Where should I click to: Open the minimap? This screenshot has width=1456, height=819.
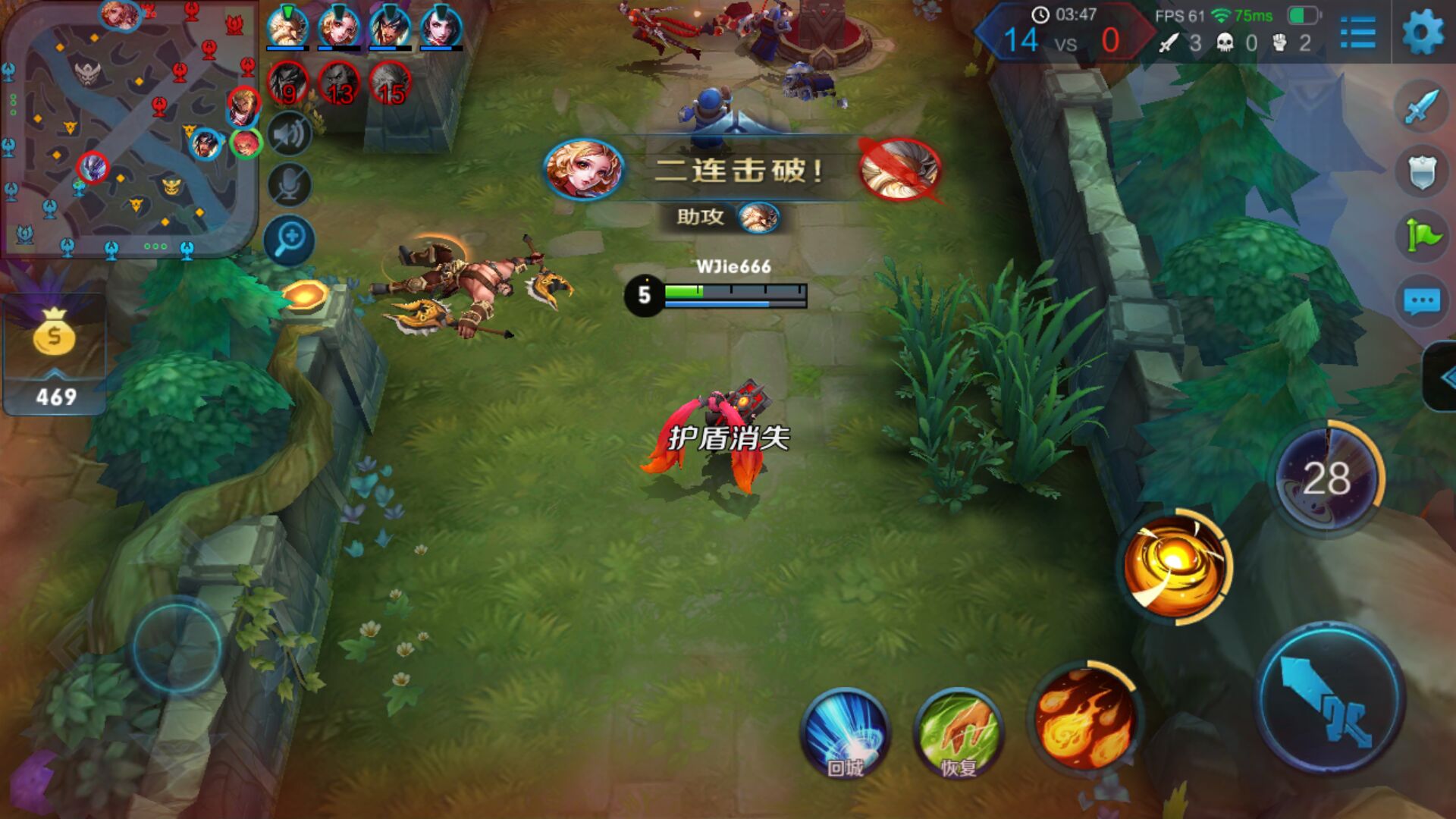tap(129, 129)
